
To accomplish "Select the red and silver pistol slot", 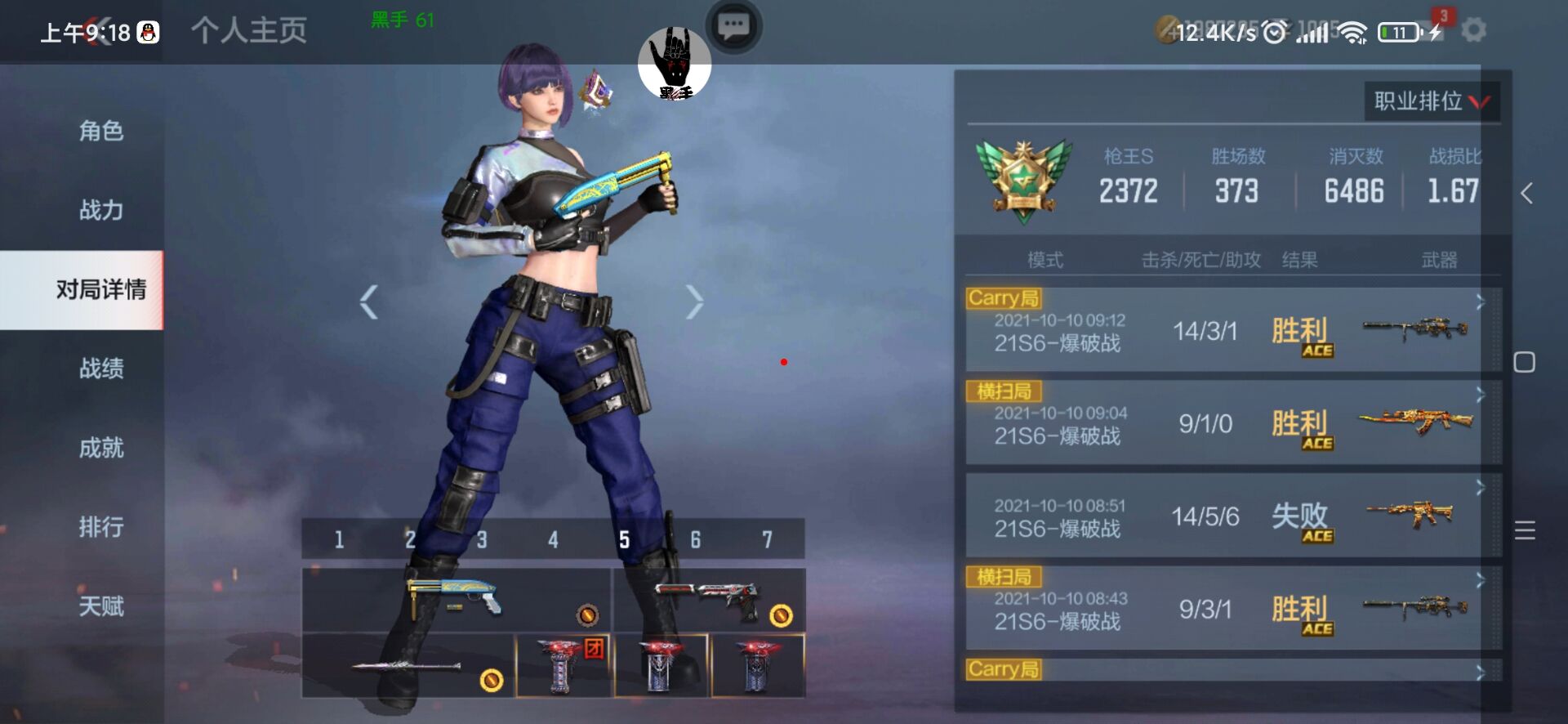I will click(709, 600).
